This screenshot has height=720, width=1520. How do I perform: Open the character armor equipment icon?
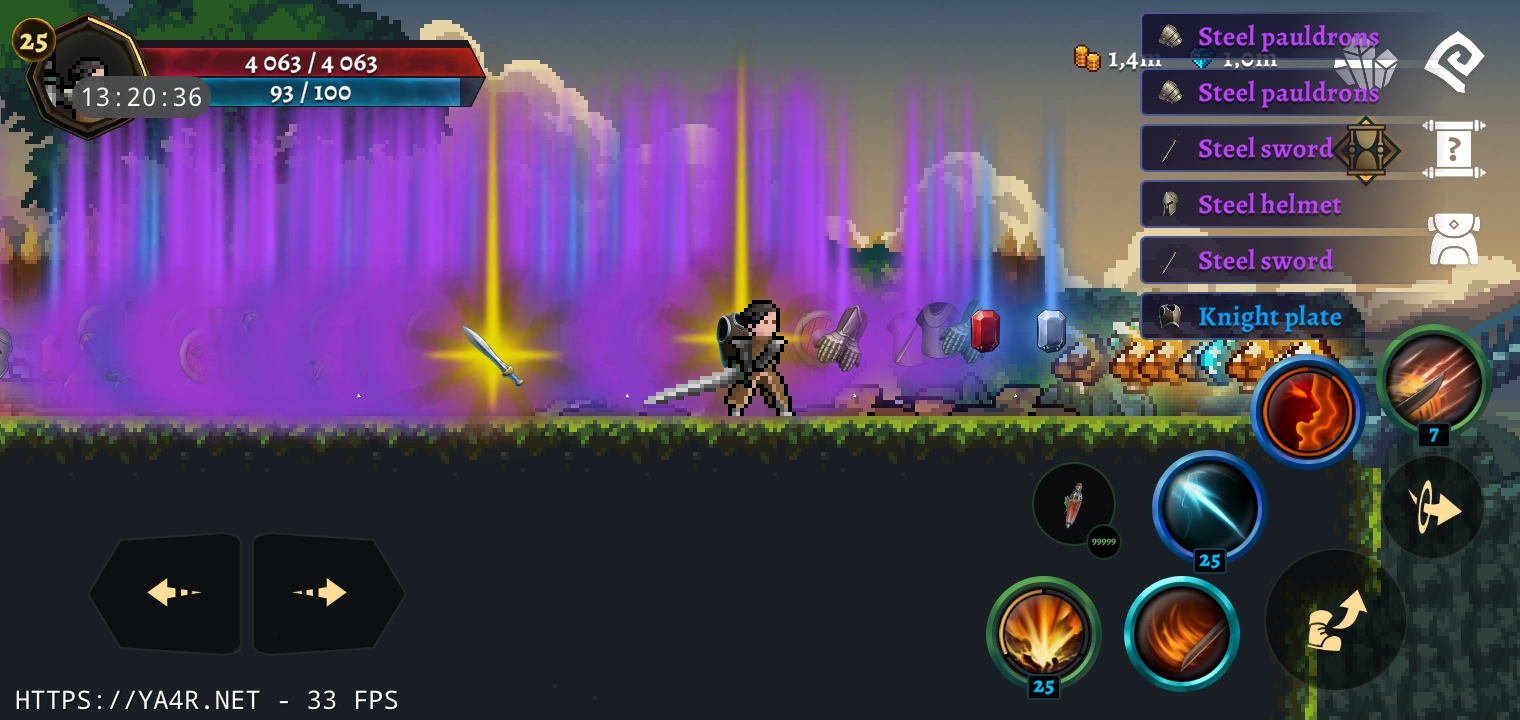[x=1453, y=240]
